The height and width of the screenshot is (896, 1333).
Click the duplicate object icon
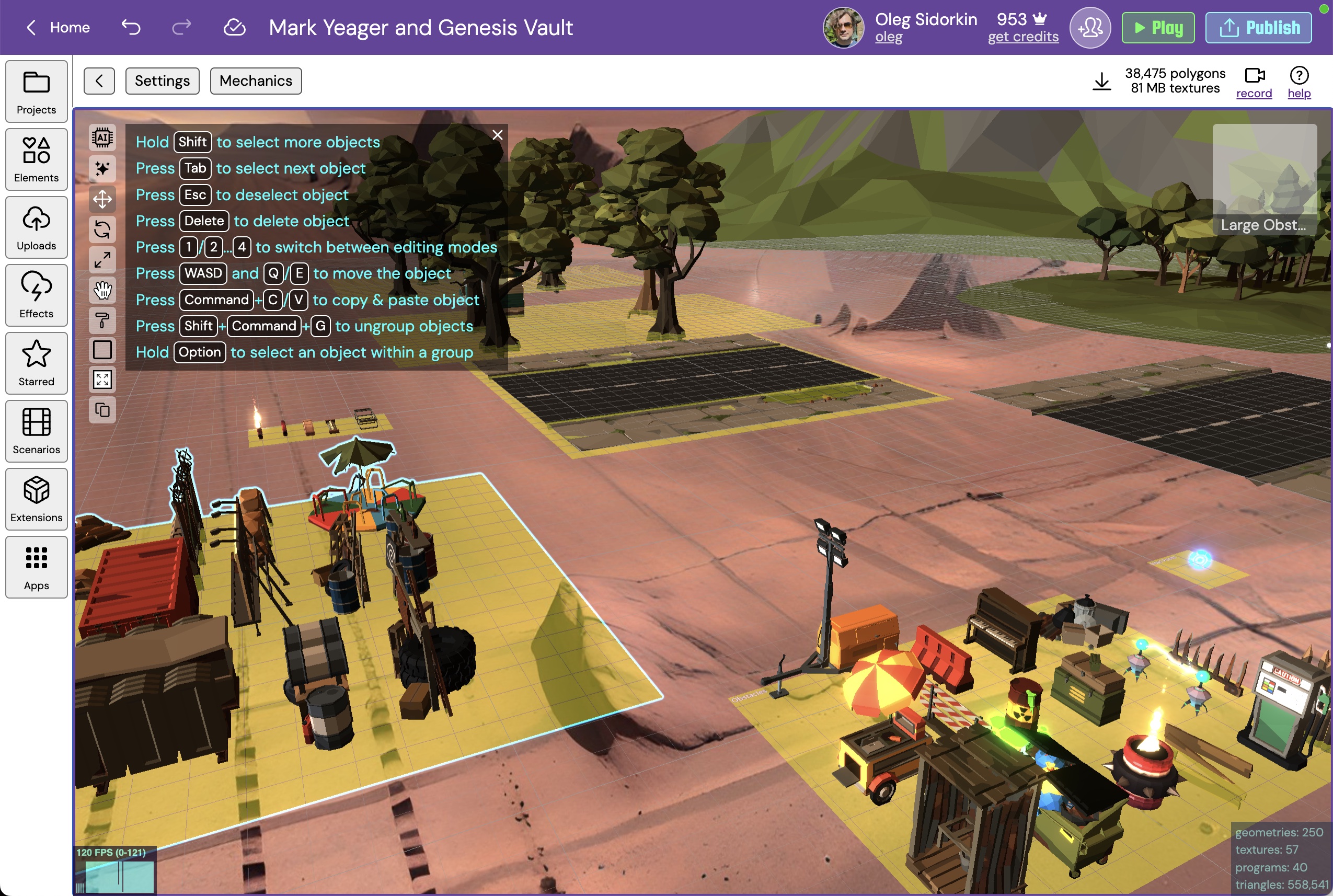point(103,409)
